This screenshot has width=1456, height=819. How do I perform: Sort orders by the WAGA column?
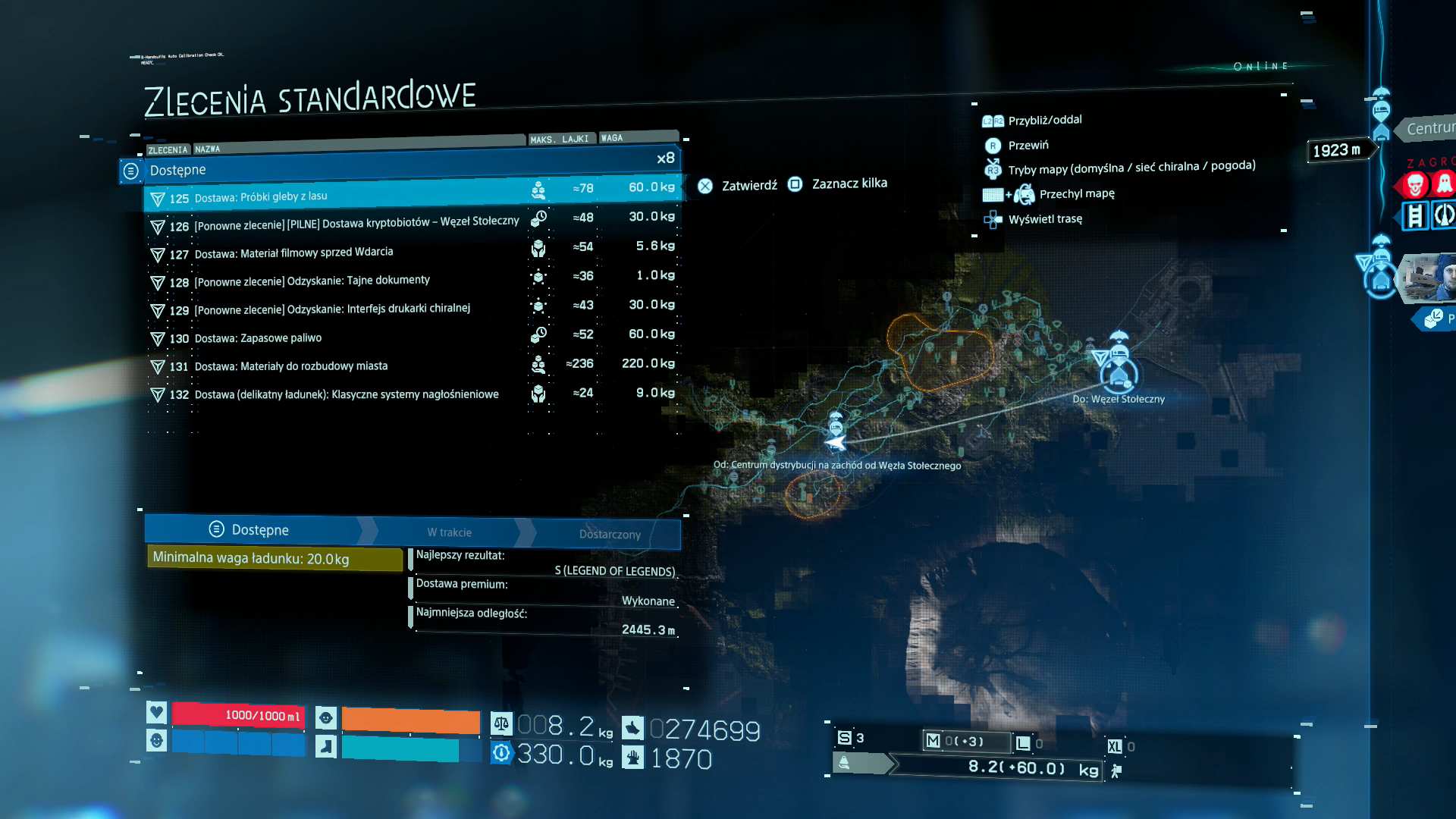[612, 138]
